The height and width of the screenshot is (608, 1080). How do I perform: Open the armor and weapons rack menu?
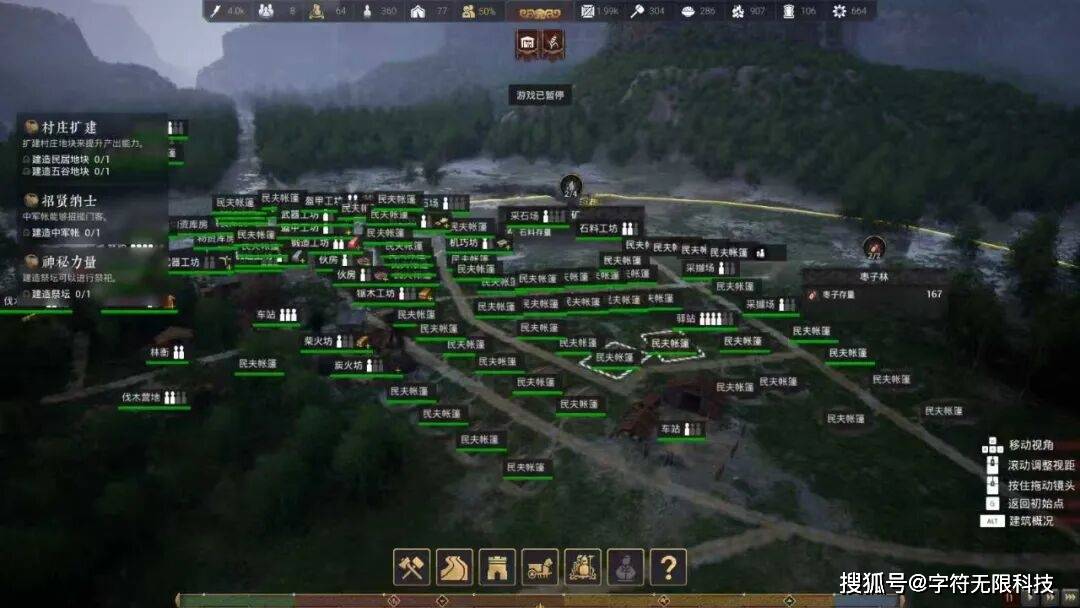click(583, 567)
